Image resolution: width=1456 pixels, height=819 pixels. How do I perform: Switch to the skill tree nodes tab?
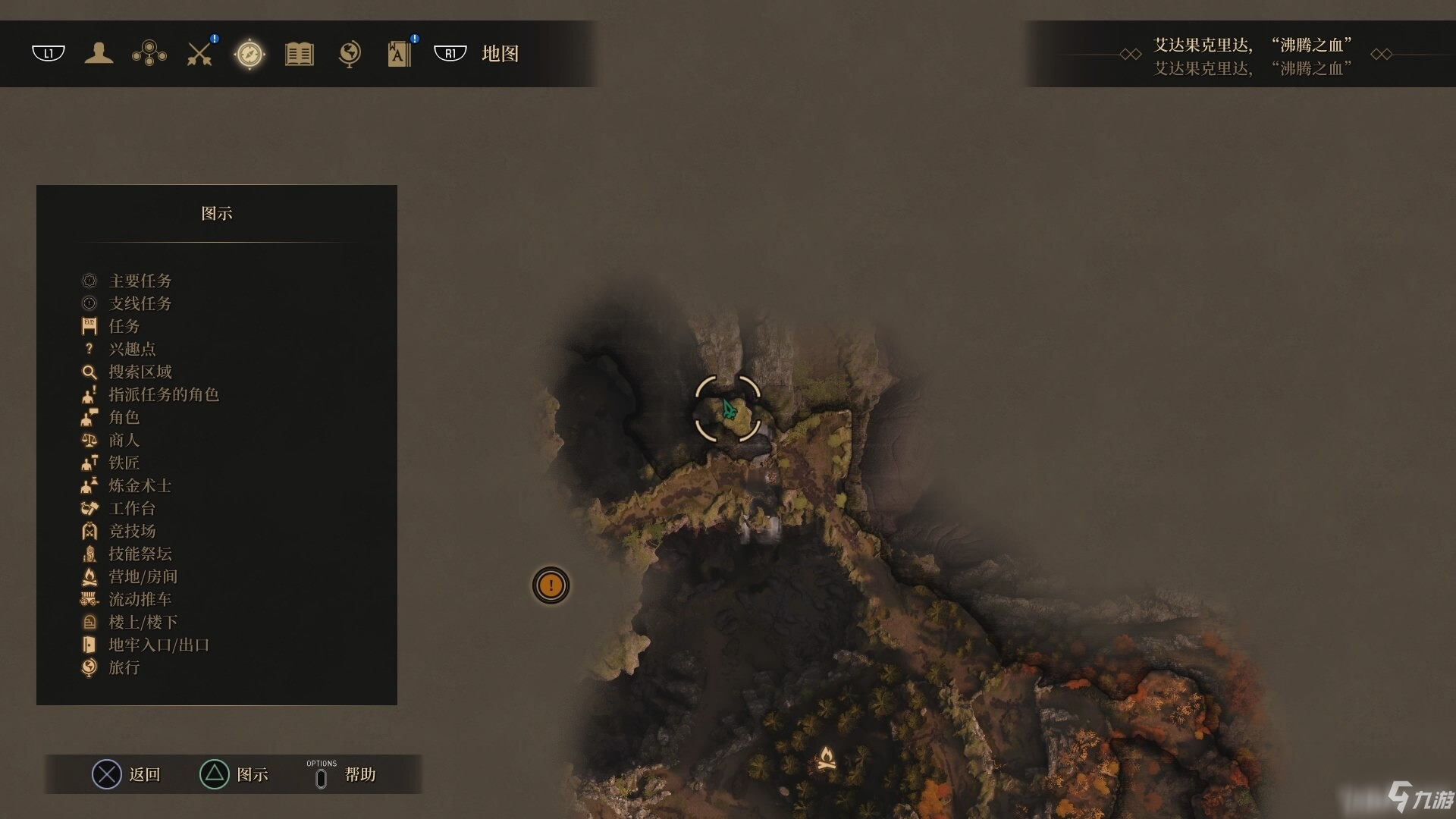[x=149, y=53]
